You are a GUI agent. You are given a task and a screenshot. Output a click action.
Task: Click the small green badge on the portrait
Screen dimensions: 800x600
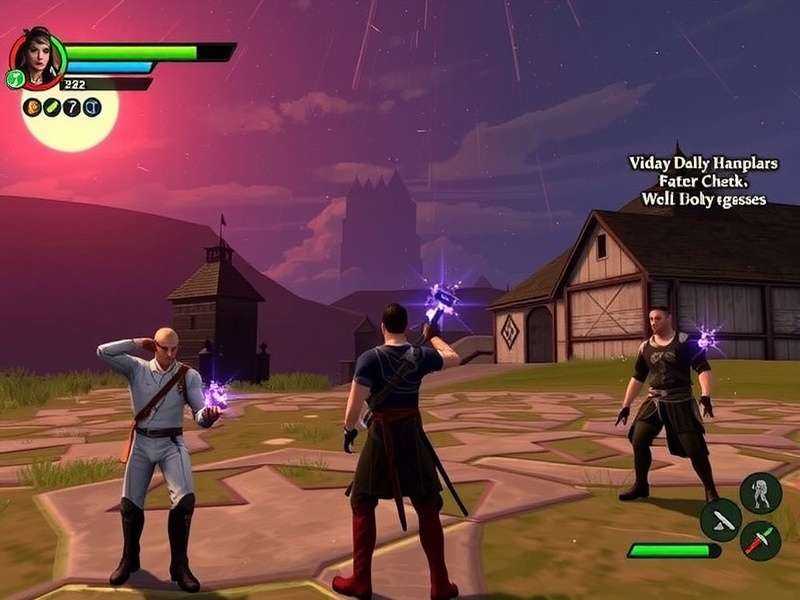point(15,79)
